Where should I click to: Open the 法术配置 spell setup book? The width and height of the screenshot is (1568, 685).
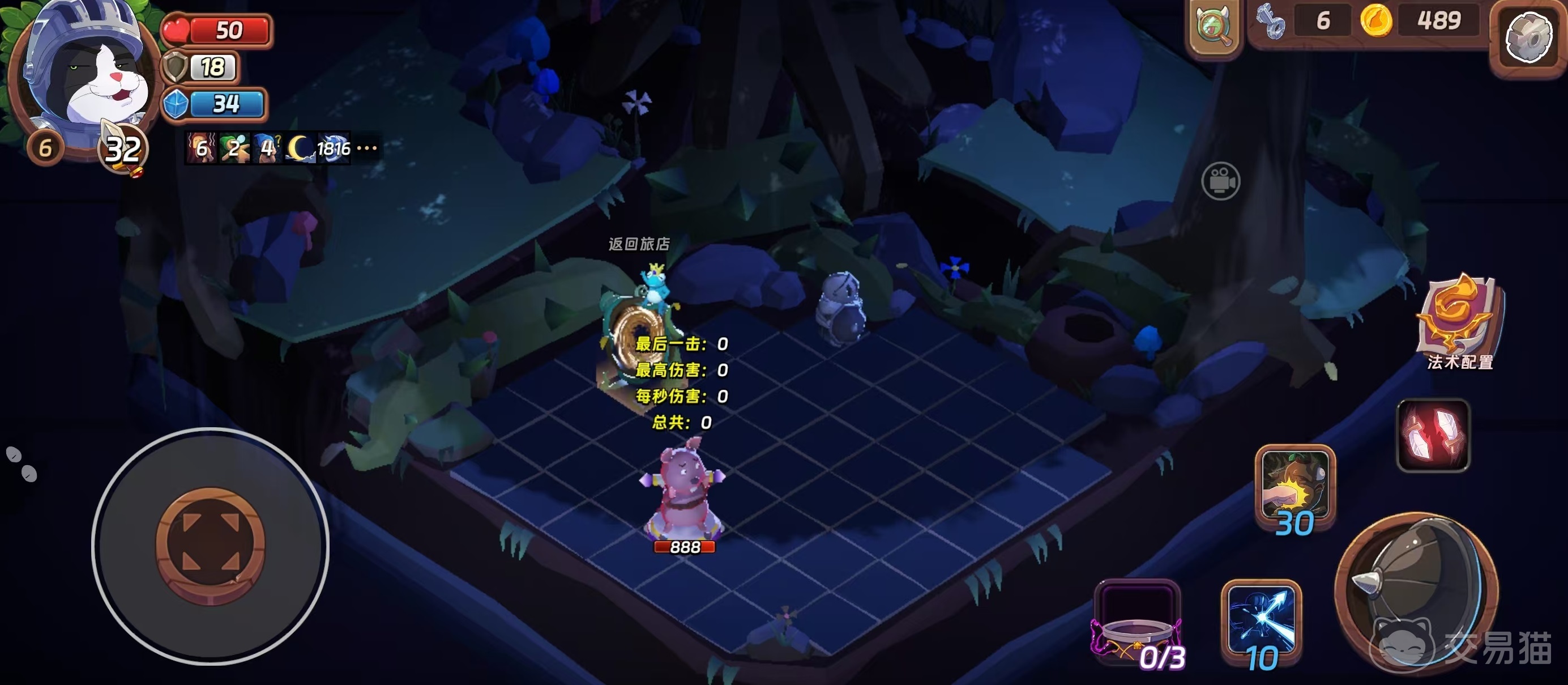click(1459, 321)
